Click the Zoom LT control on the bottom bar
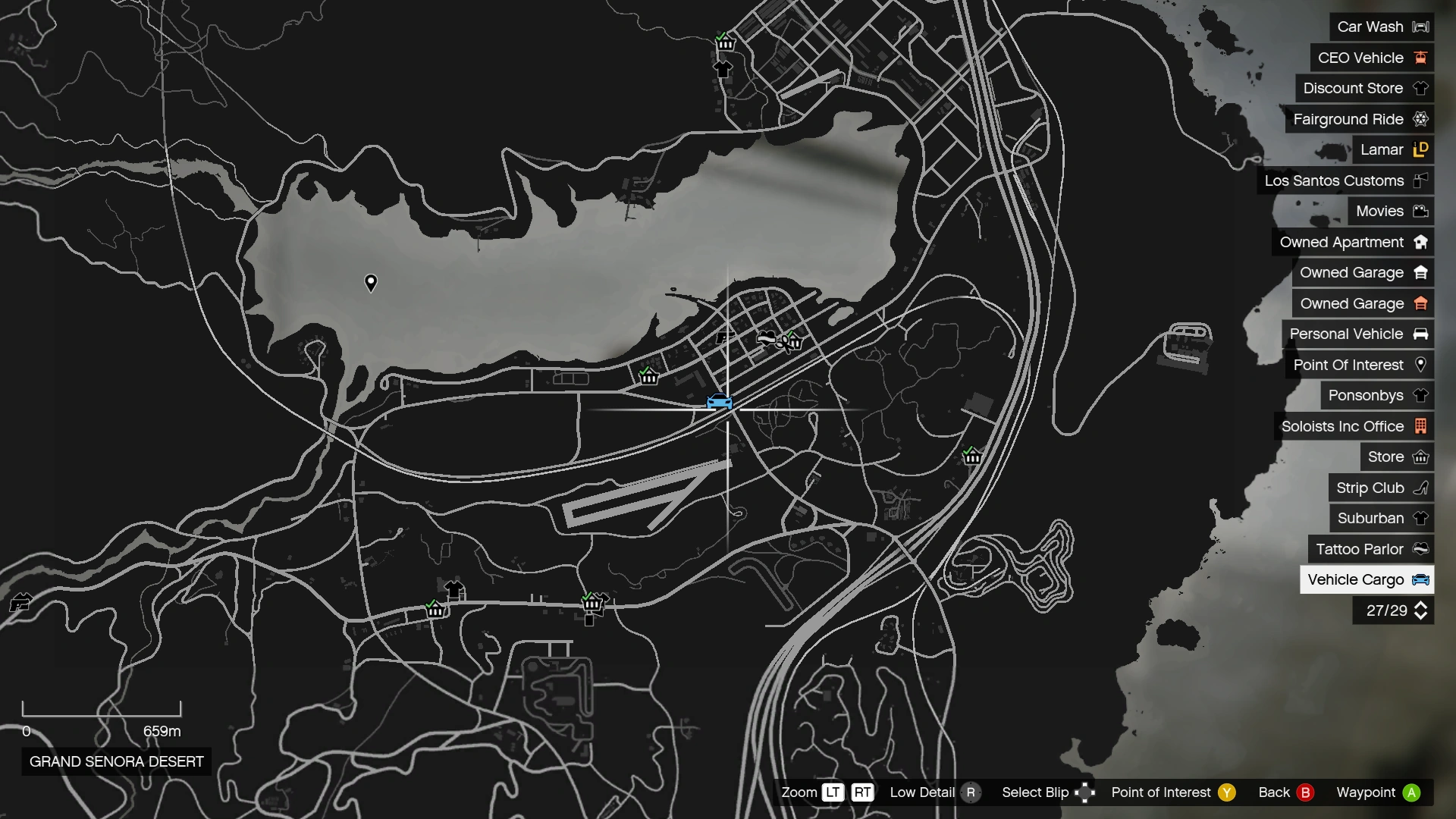Image resolution: width=1456 pixels, height=819 pixels. pyautogui.click(x=832, y=792)
